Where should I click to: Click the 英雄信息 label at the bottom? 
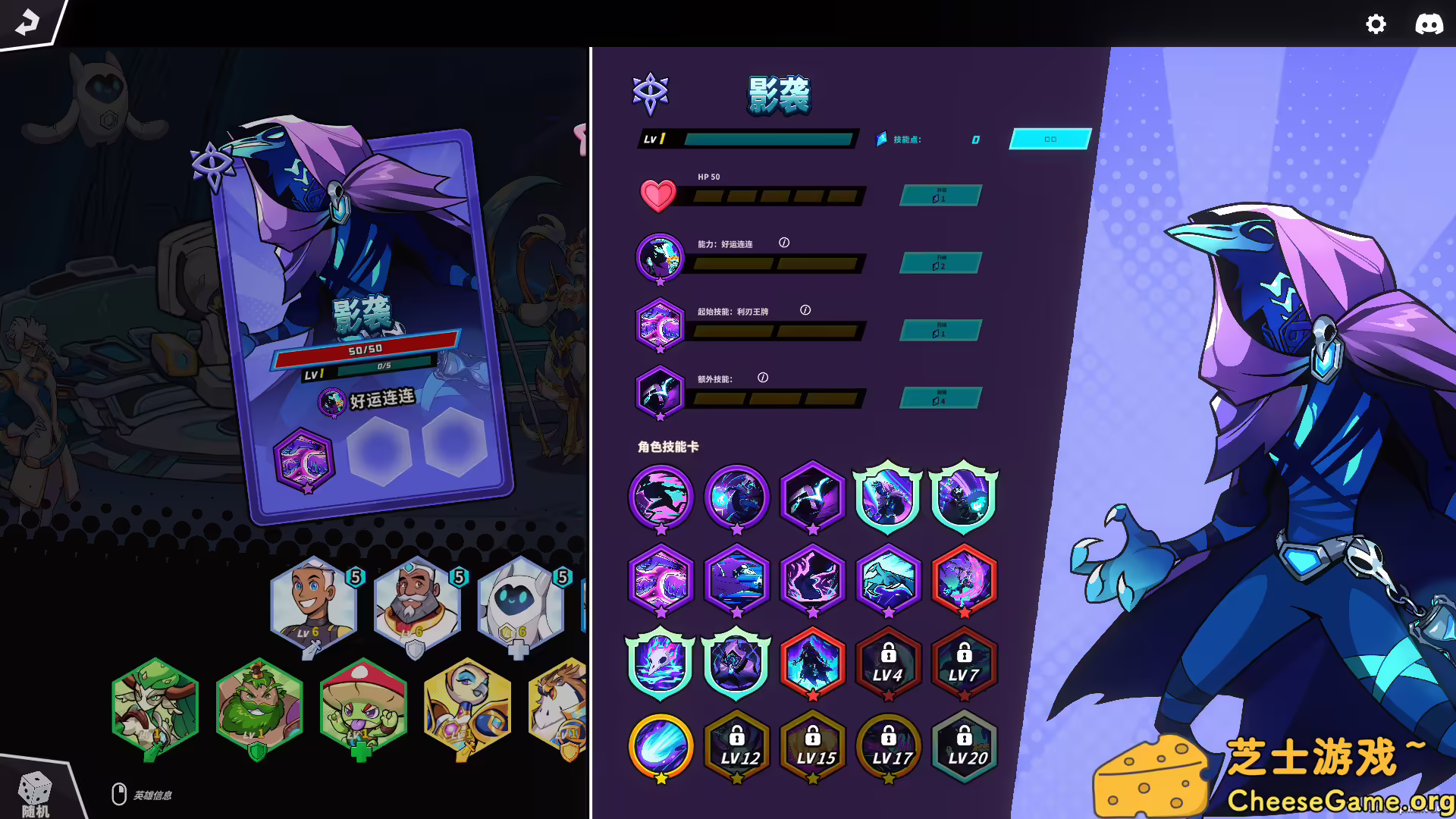[x=153, y=795]
